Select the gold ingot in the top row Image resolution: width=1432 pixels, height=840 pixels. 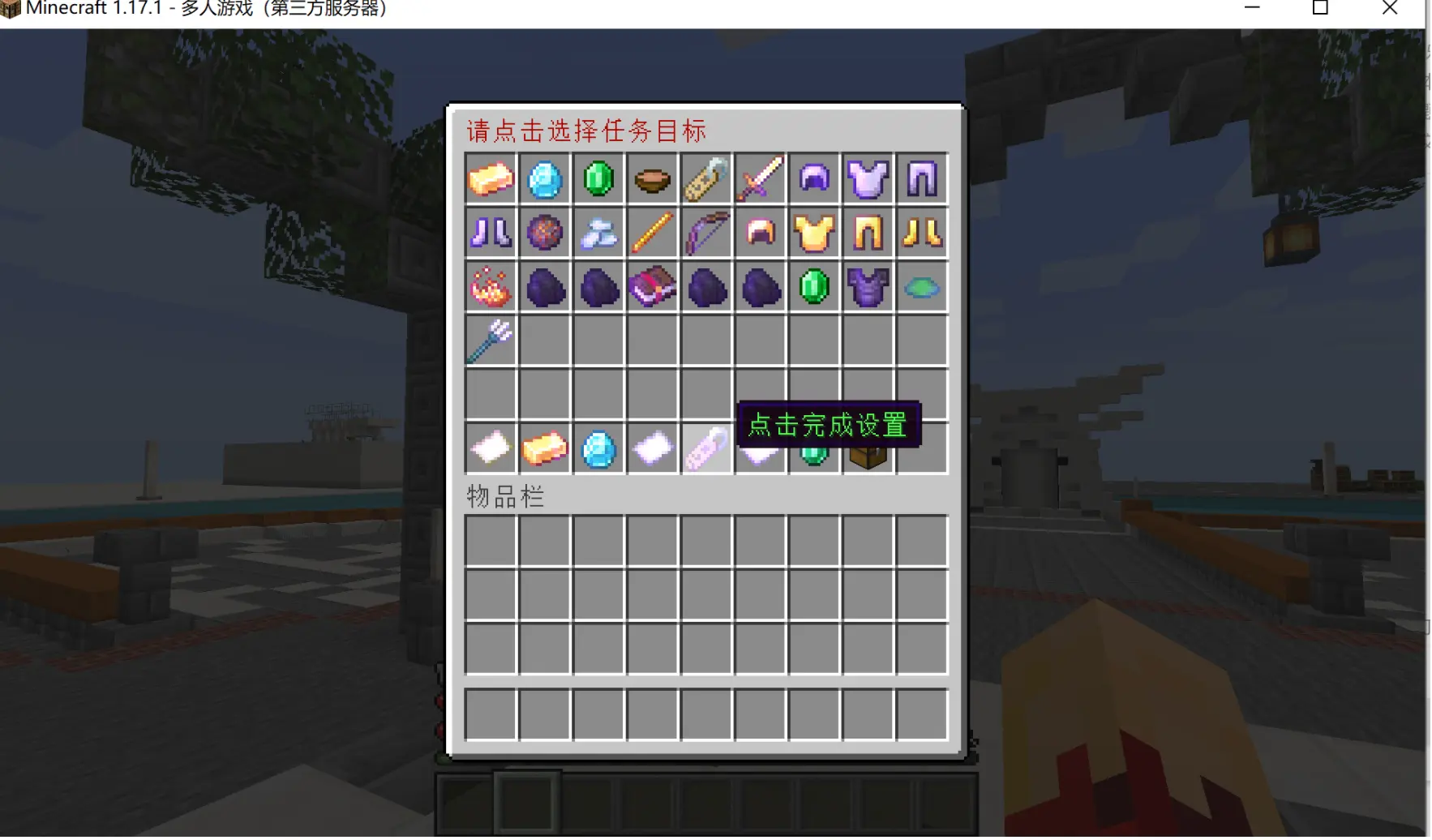[x=490, y=179]
